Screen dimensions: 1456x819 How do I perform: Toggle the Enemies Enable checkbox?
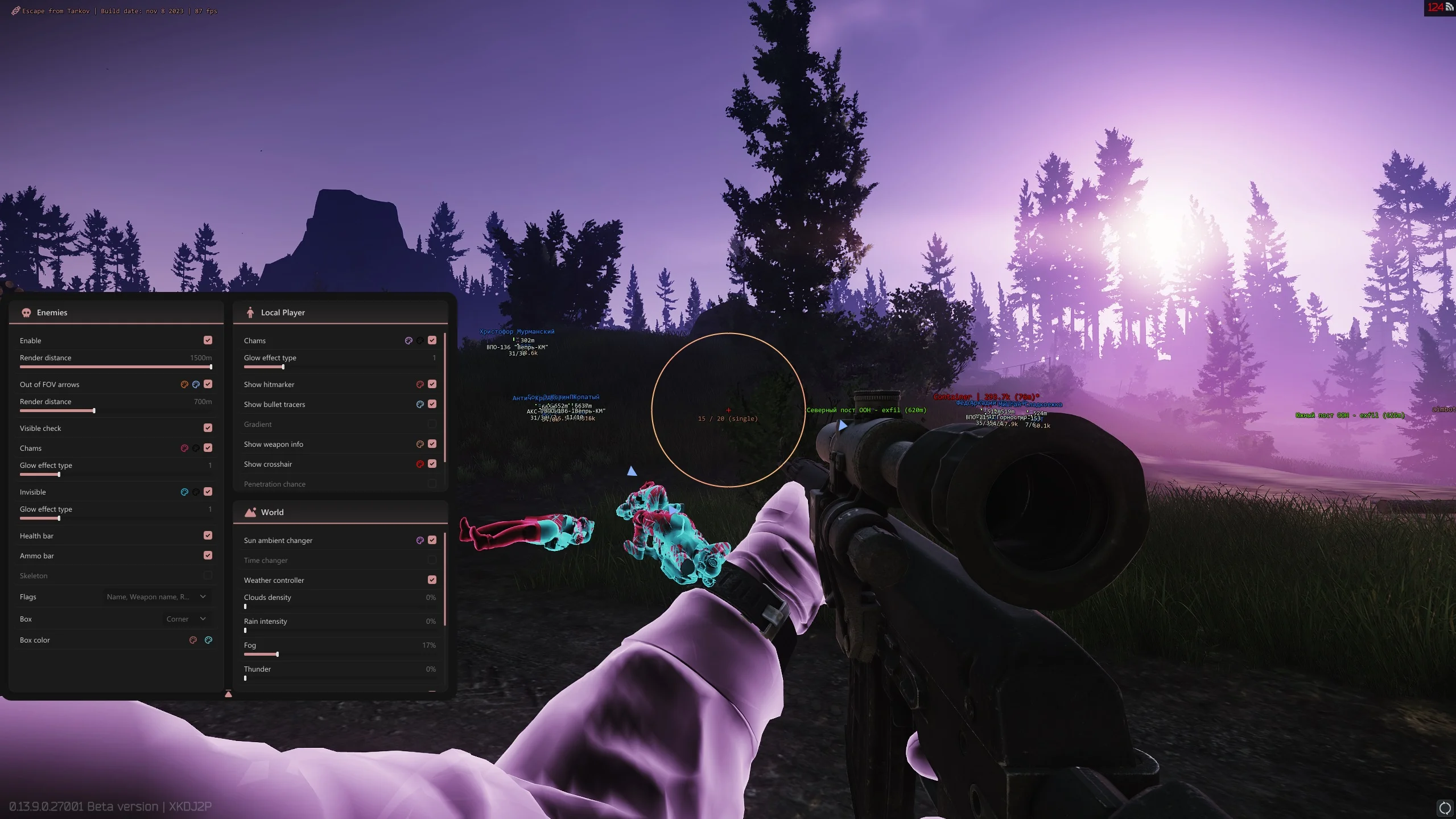[208, 340]
